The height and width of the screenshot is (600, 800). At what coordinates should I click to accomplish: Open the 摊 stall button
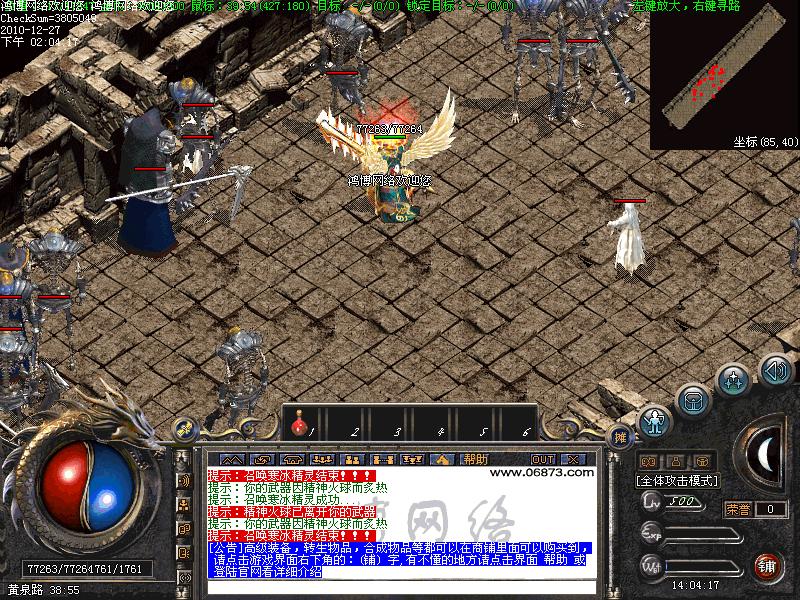click(622, 437)
